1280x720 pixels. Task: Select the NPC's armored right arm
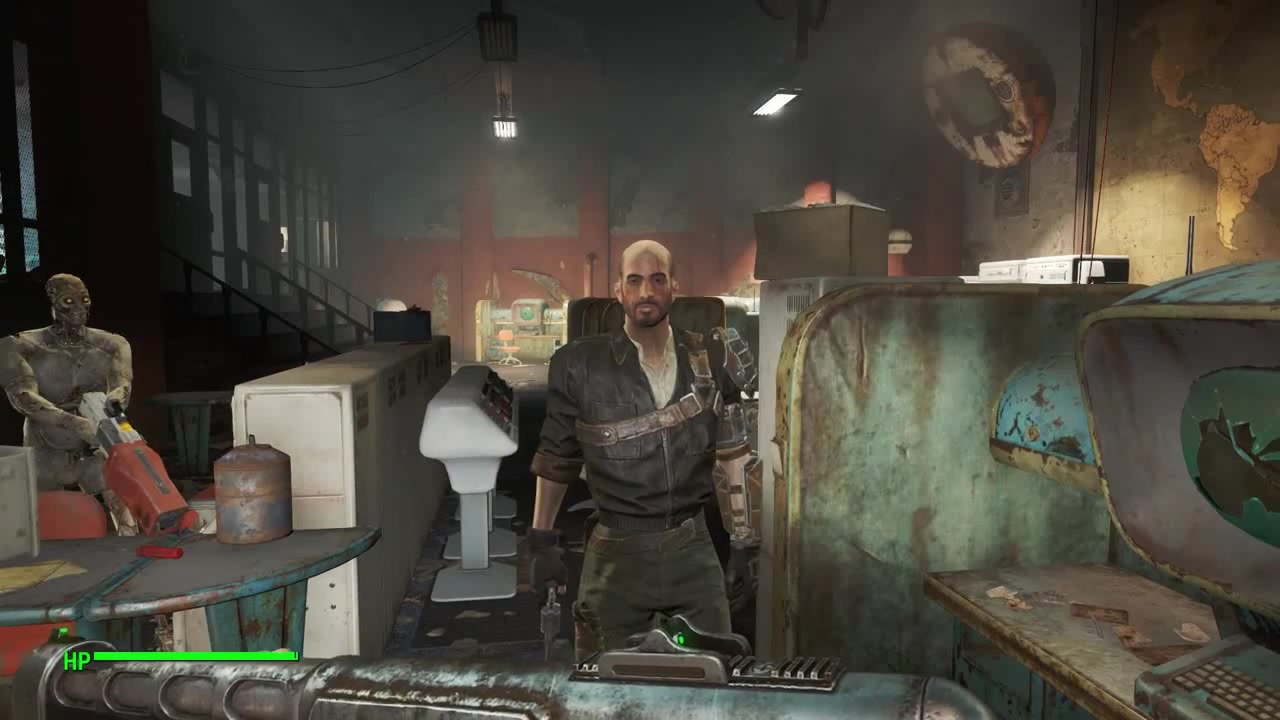click(x=730, y=400)
